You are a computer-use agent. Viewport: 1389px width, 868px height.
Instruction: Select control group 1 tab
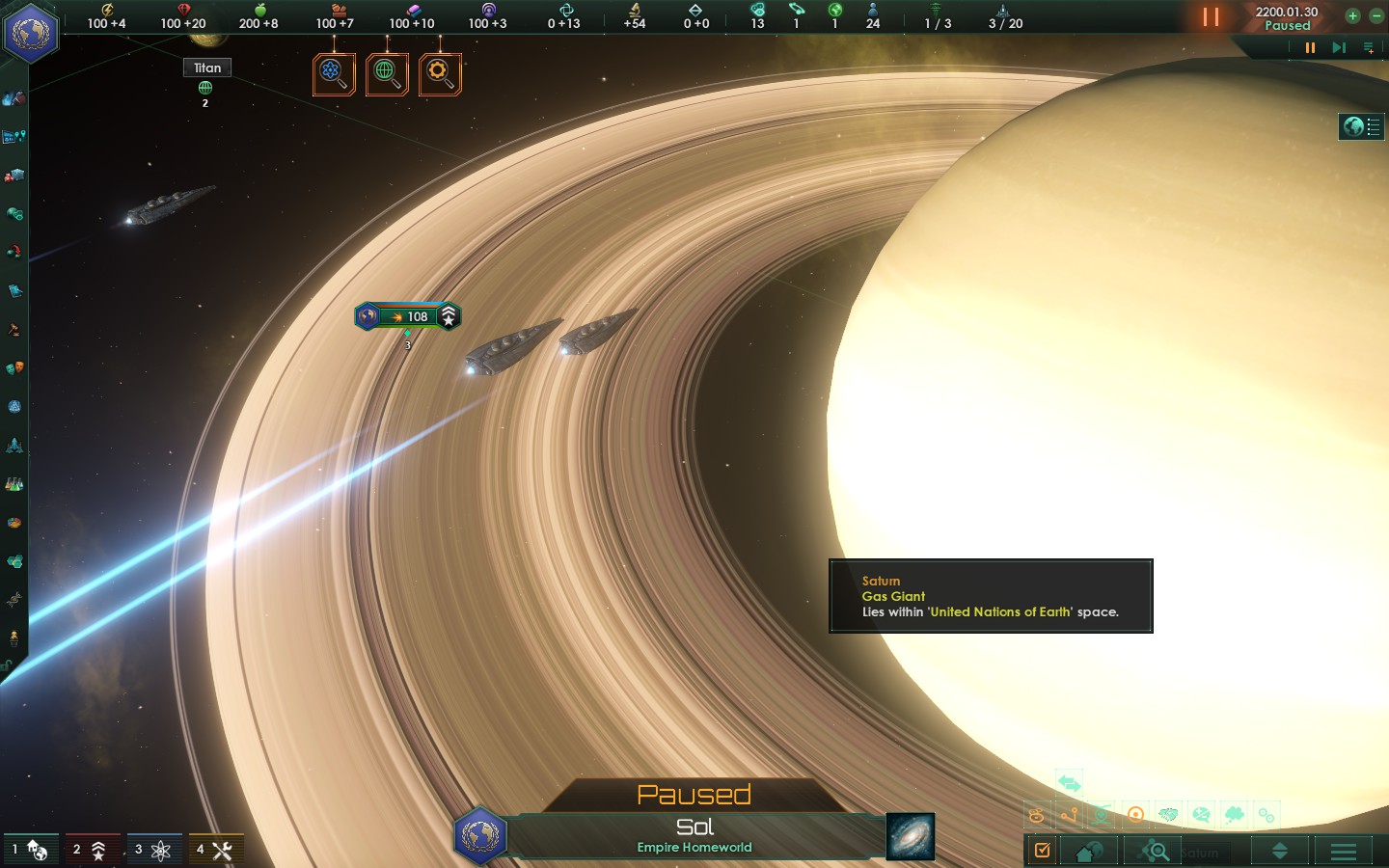click(31, 850)
